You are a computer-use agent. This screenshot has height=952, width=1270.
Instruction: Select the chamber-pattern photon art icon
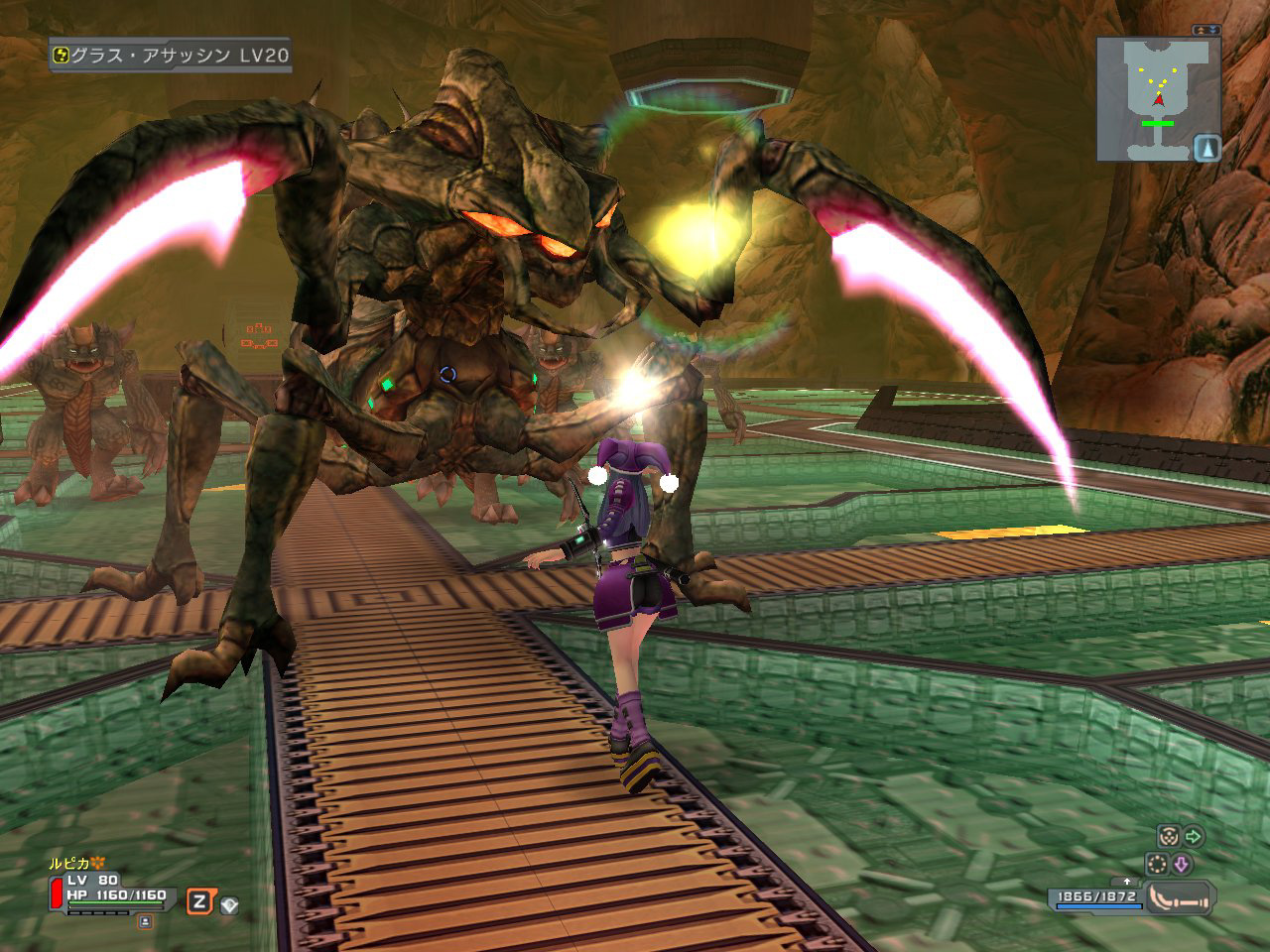click(x=1167, y=836)
